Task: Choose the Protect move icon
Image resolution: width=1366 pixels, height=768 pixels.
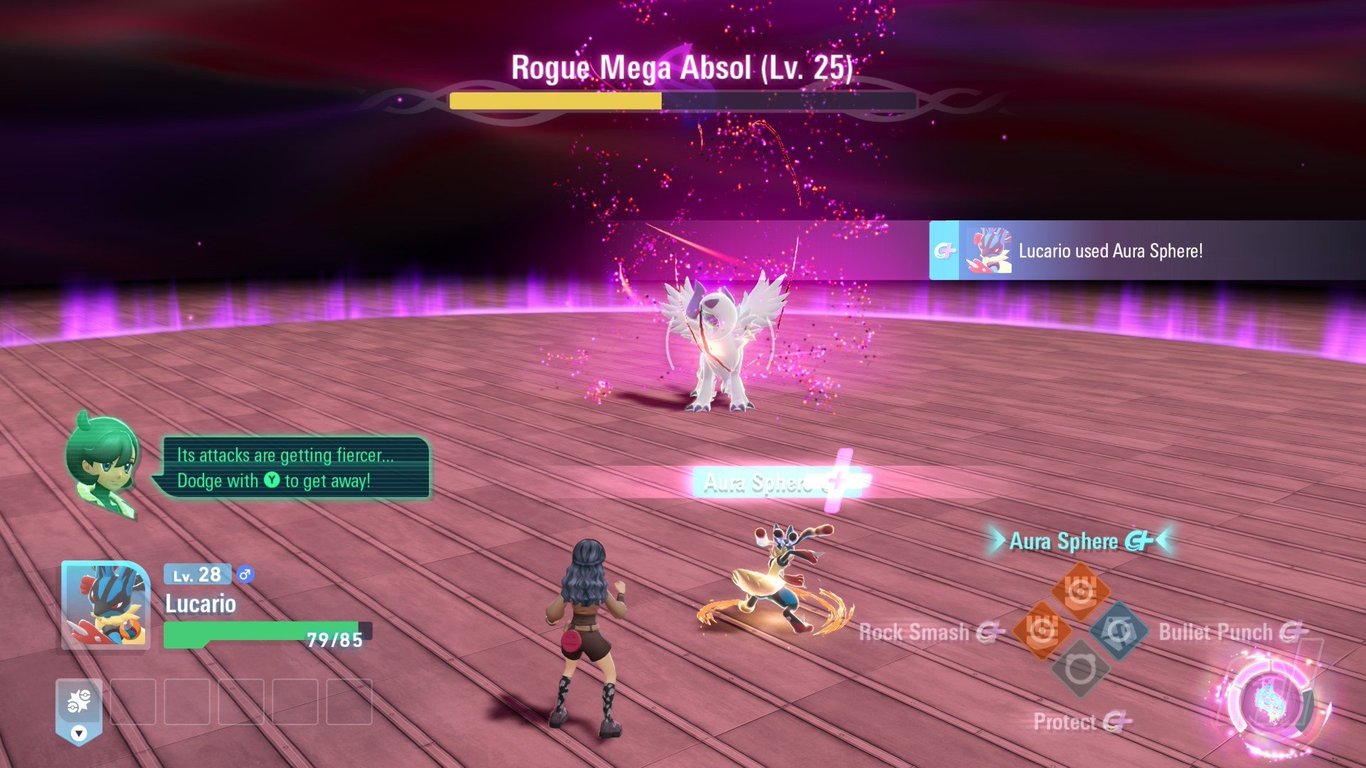Action: pyautogui.click(x=1080, y=668)
